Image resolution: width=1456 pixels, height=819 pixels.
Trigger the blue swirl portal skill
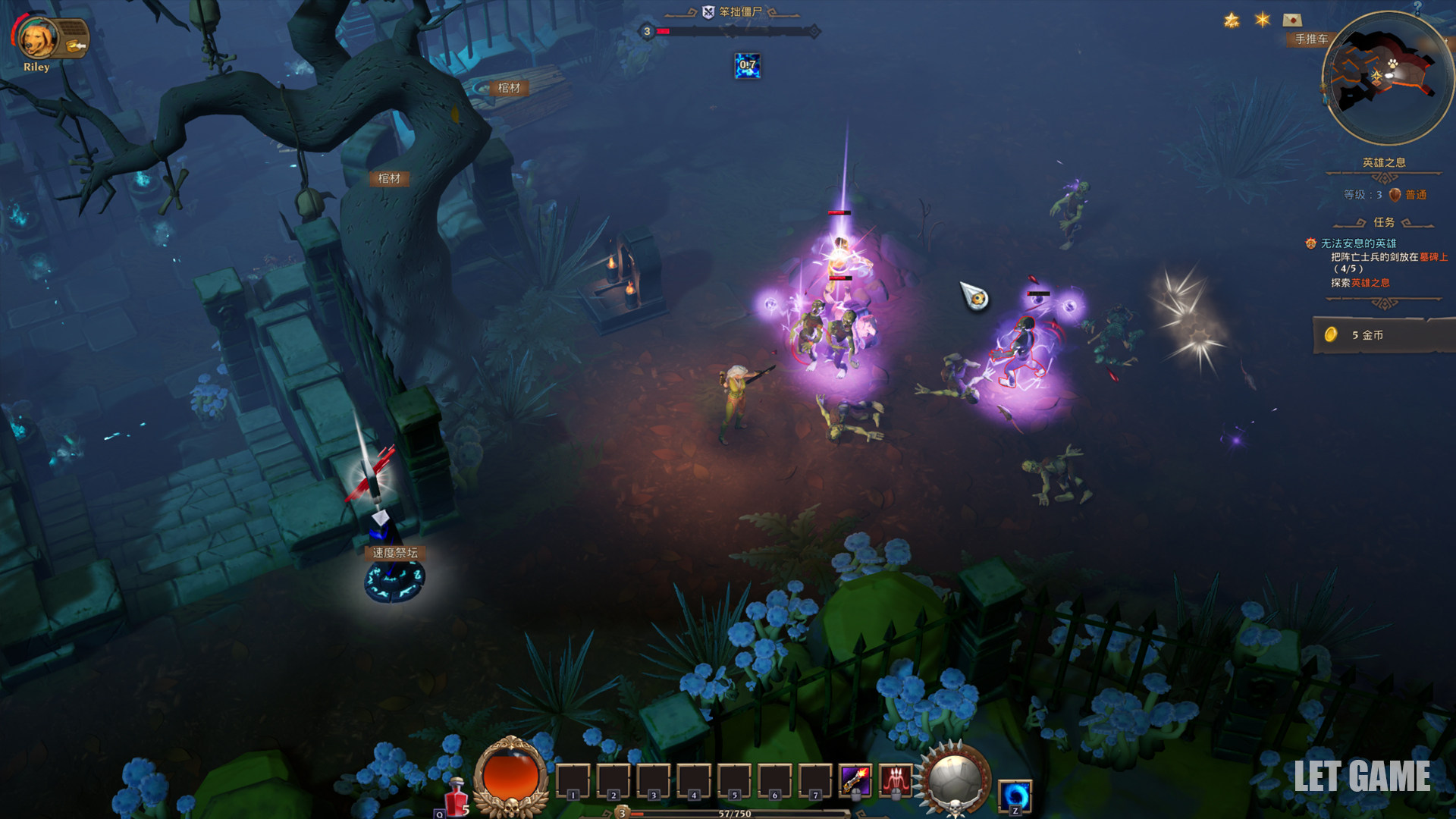point(1015,795)
